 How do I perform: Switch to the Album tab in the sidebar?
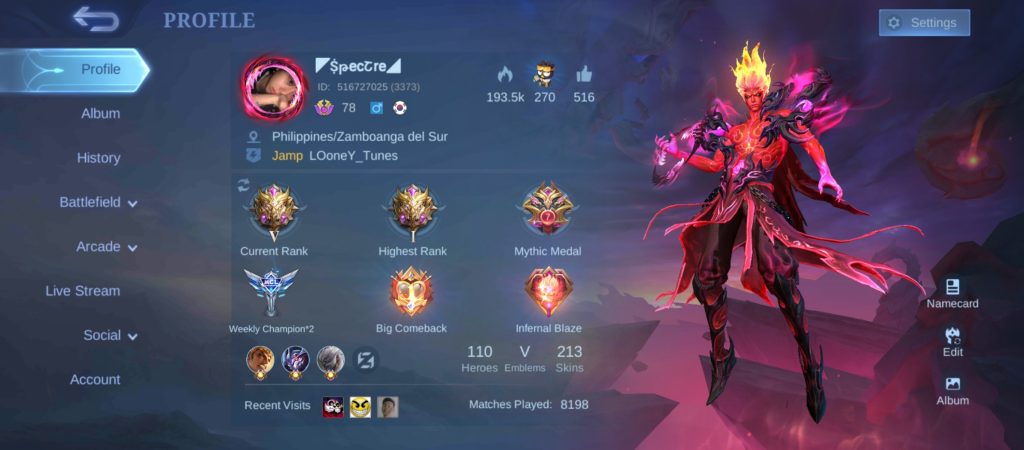(100, 114)
